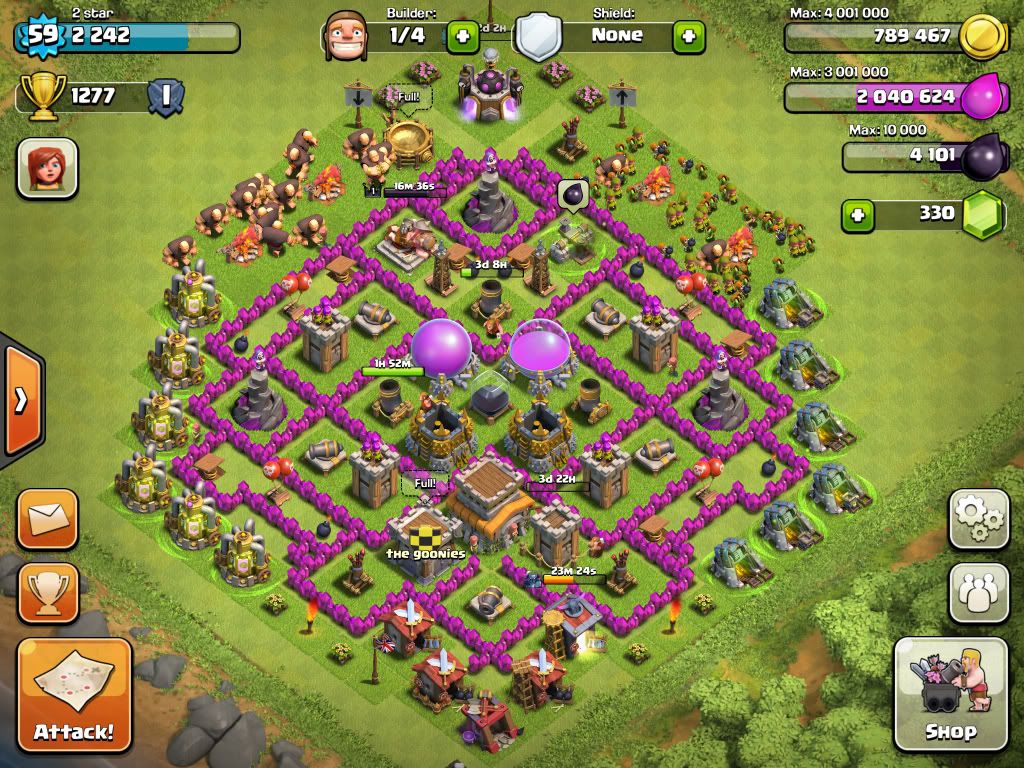Open the friends button above Shop
This screenshot has height=768, width=1024.
978,592
